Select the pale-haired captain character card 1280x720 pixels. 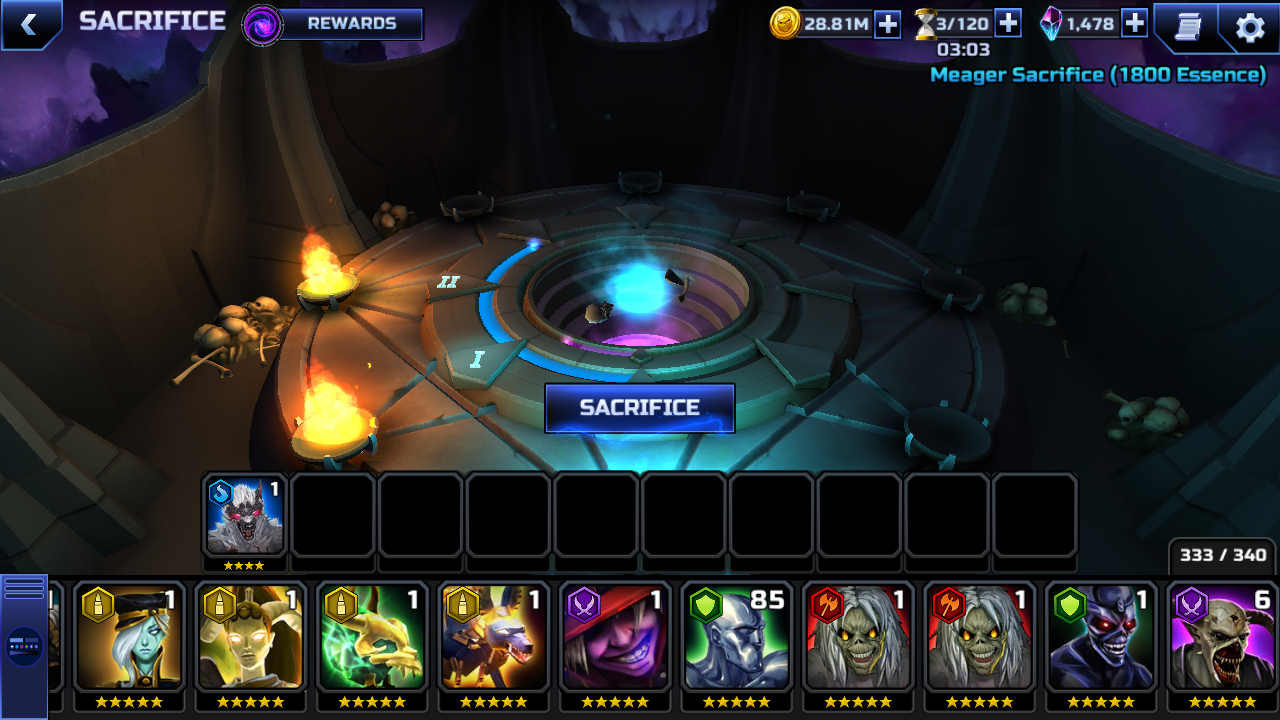tap(128, 638)
